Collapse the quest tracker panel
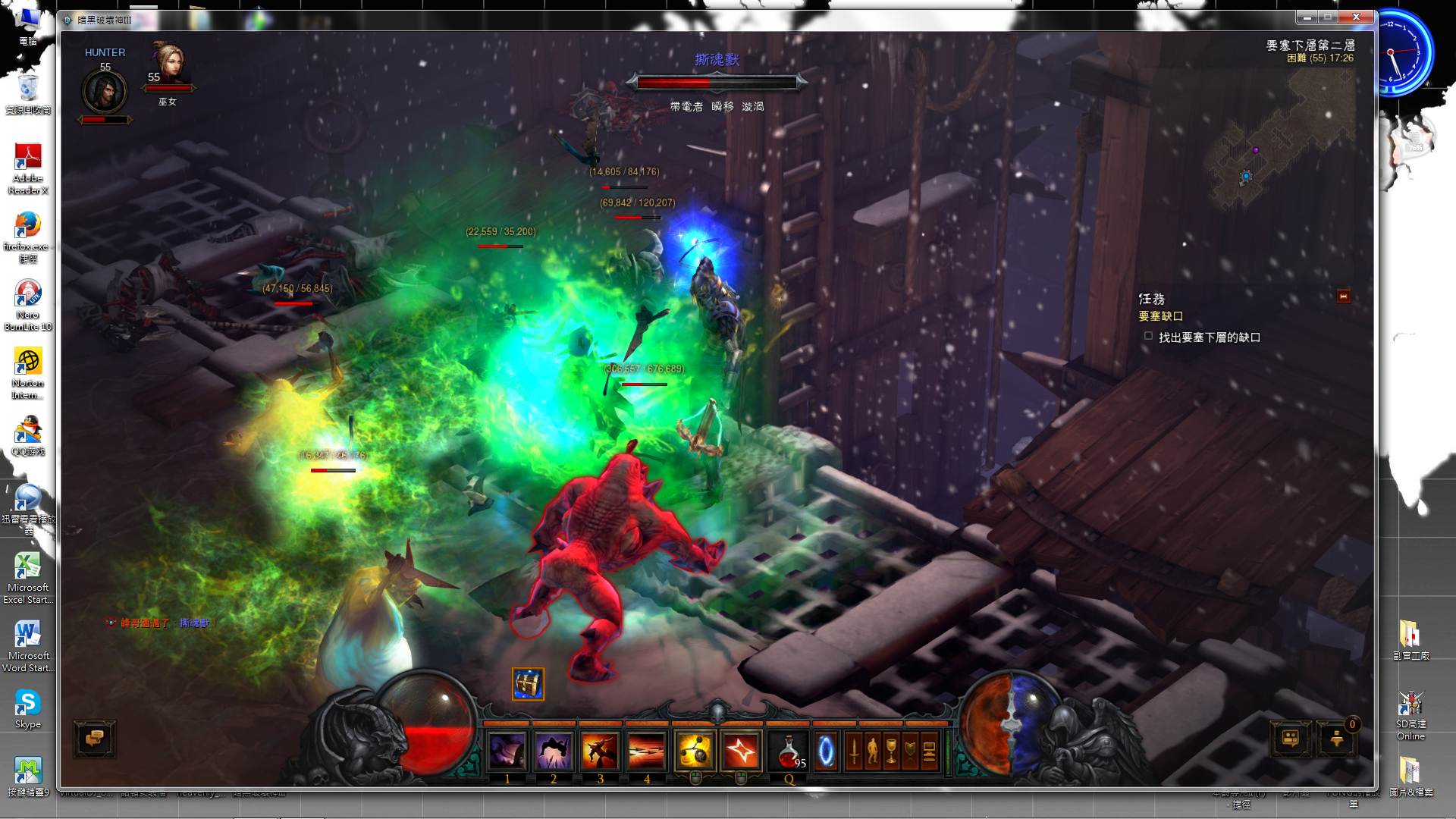 (x=1343, y=297)
